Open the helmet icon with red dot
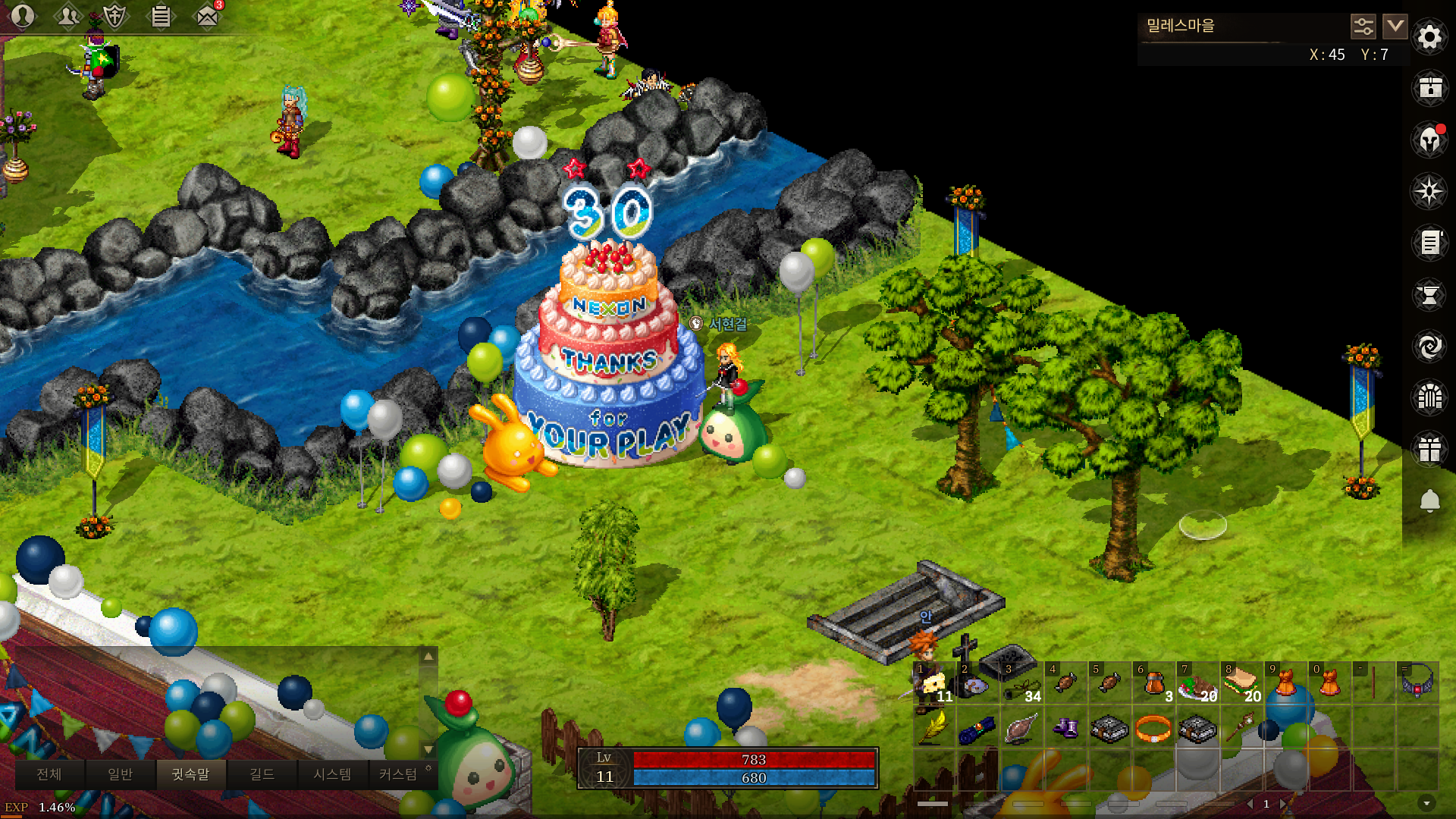 pyautogui.click(x=1429, y=140)
